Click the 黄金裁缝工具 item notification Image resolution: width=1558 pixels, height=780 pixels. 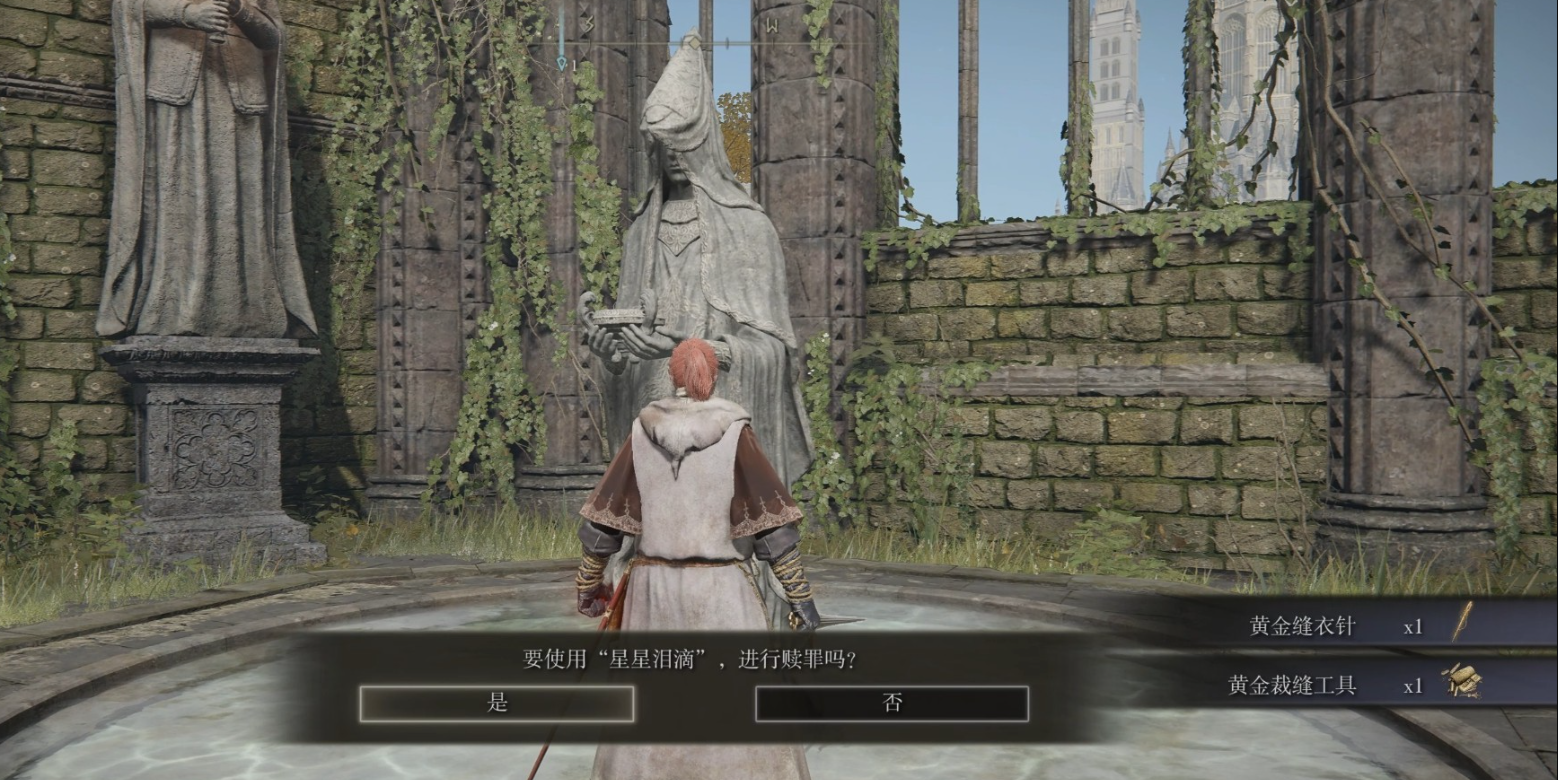pyautogui.click(x=1340, y=685)
